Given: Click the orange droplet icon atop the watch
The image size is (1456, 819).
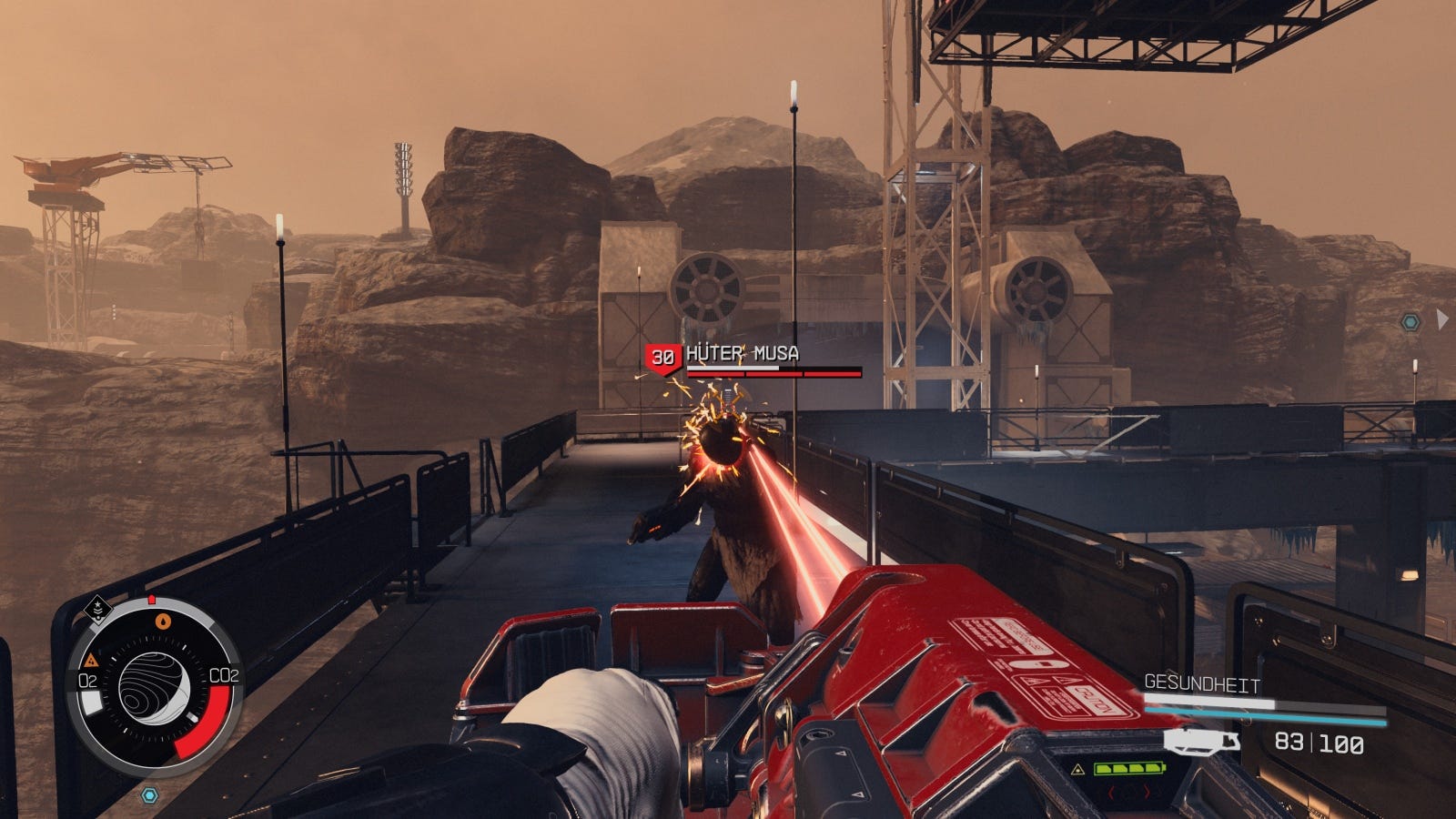Looking at the screenshot, I should [x=164, y=622].
